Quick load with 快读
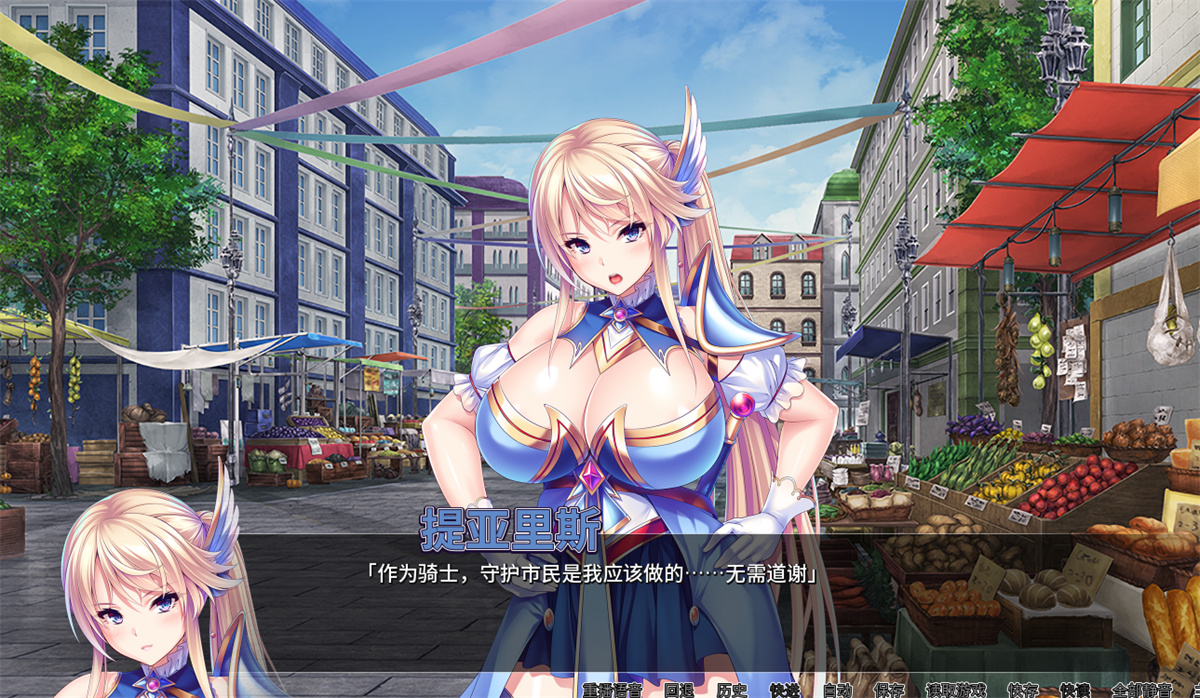The image size is (1200, 698). (1075, 689)
